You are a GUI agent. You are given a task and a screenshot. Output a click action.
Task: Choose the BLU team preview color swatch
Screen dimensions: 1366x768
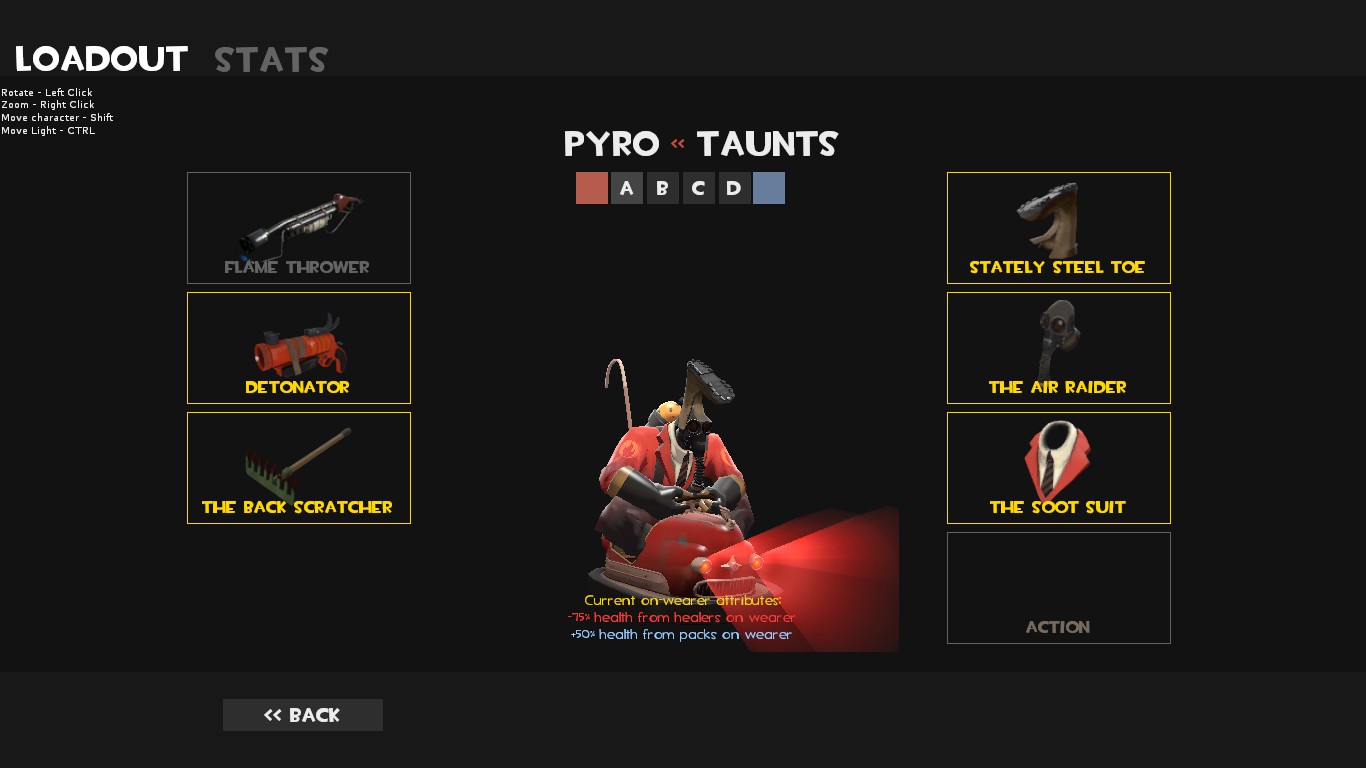click(769, 188)
